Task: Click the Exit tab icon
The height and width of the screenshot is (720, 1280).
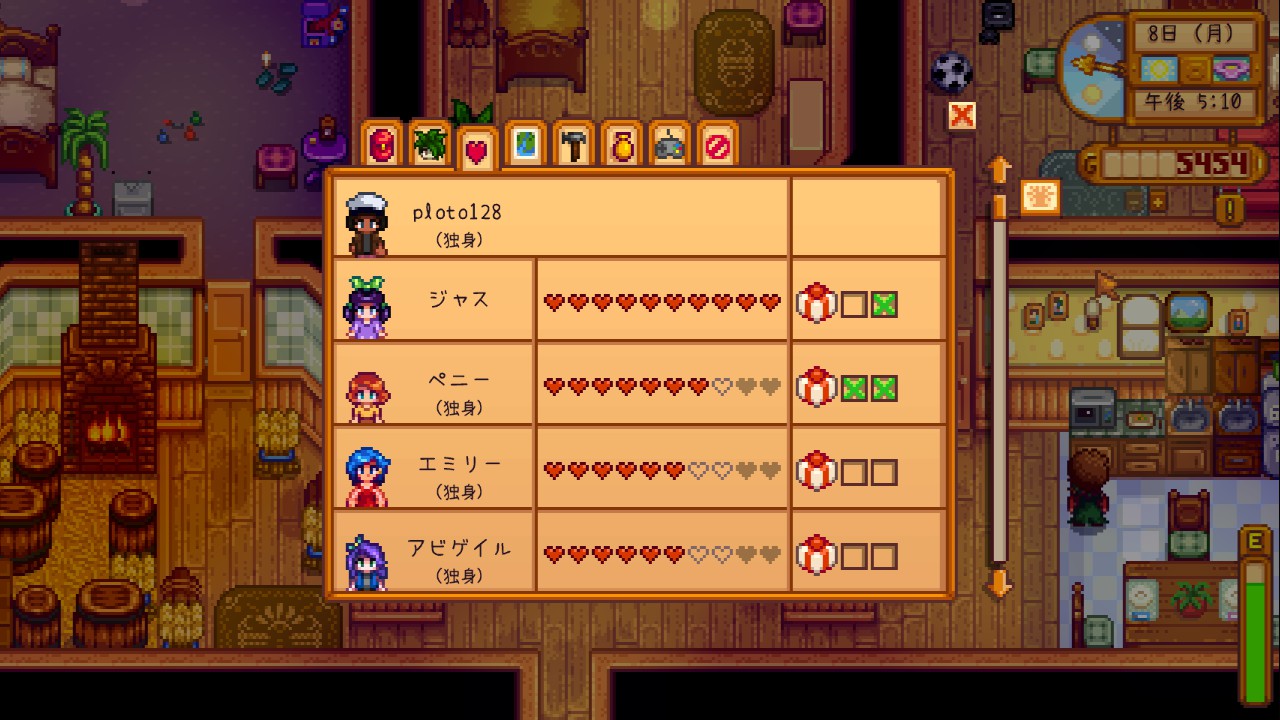Action: click(717, 148)
